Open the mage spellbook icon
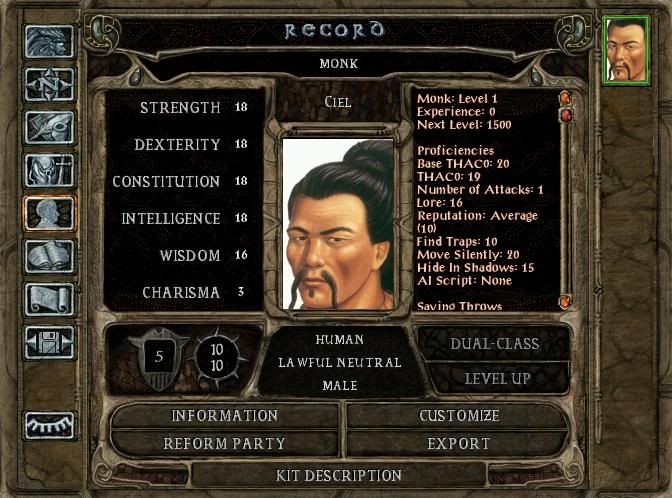Image resolution: width=672 pixels, height=498 pixels. click(x=48, y=256)
